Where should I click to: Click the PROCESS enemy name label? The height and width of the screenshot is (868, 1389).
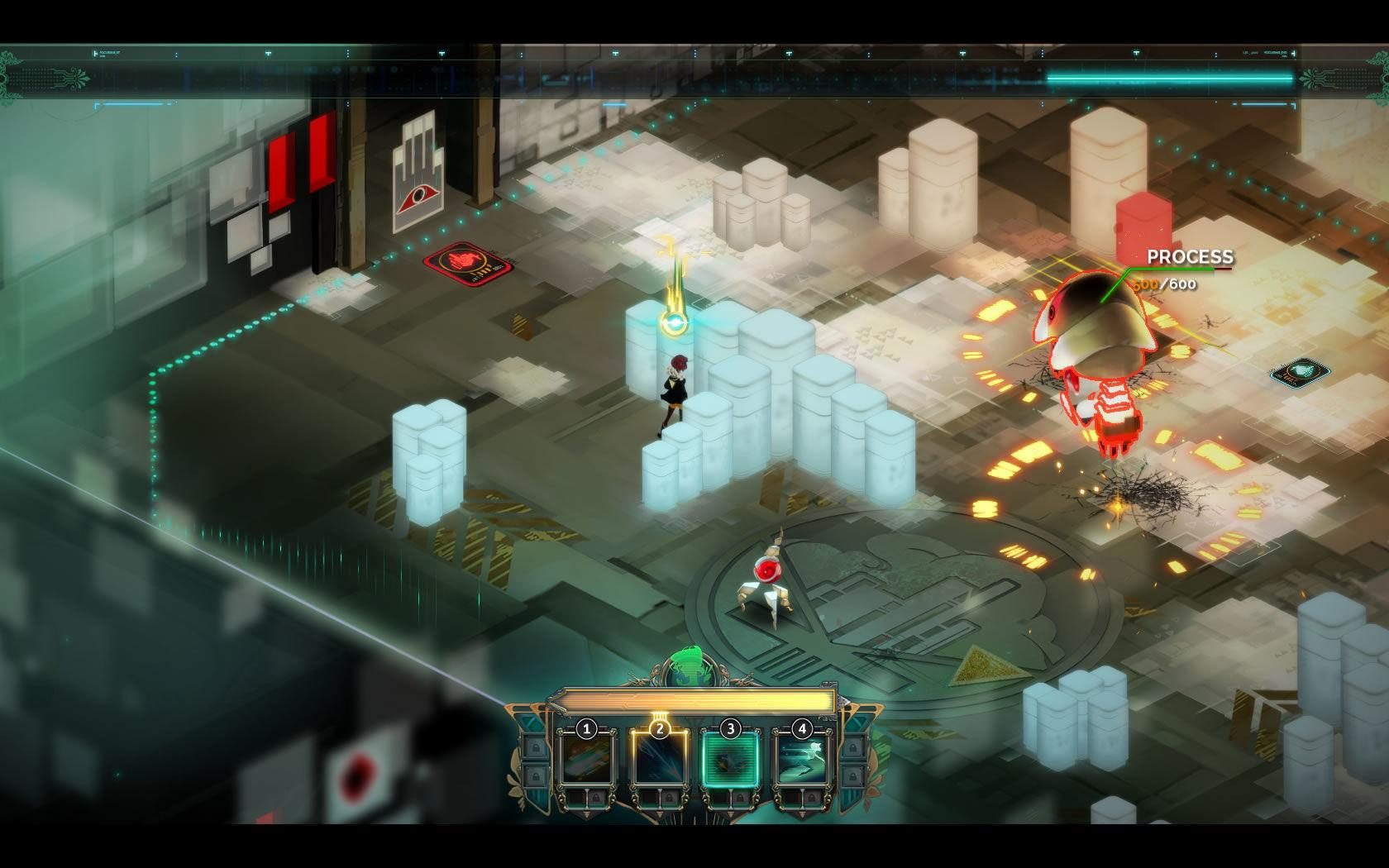[x=1189, y=257]
